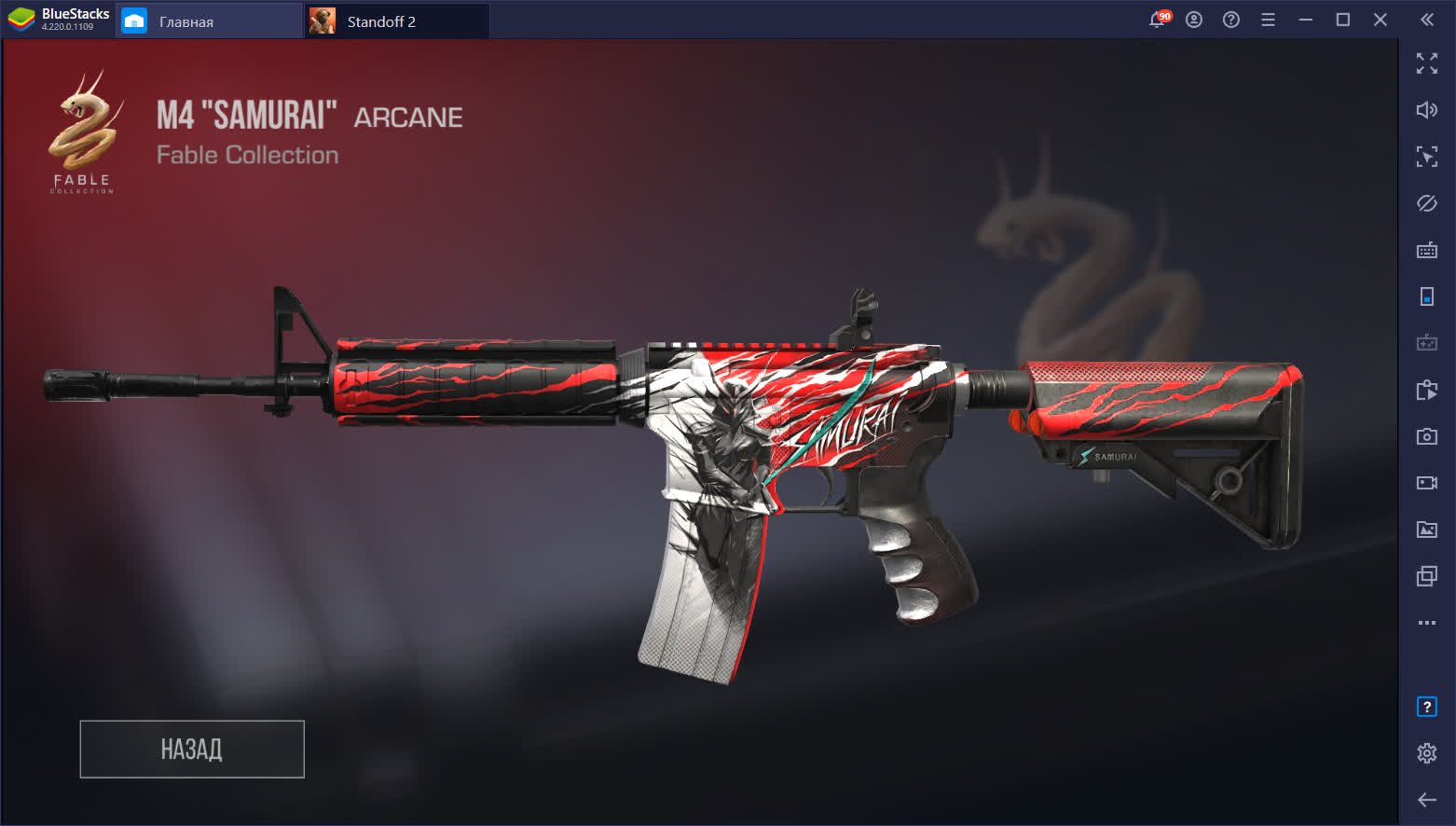This screenshot has width=1456, height=826.
Task: Click the НАЗАД back button
Action: click(x=192, y=749)
